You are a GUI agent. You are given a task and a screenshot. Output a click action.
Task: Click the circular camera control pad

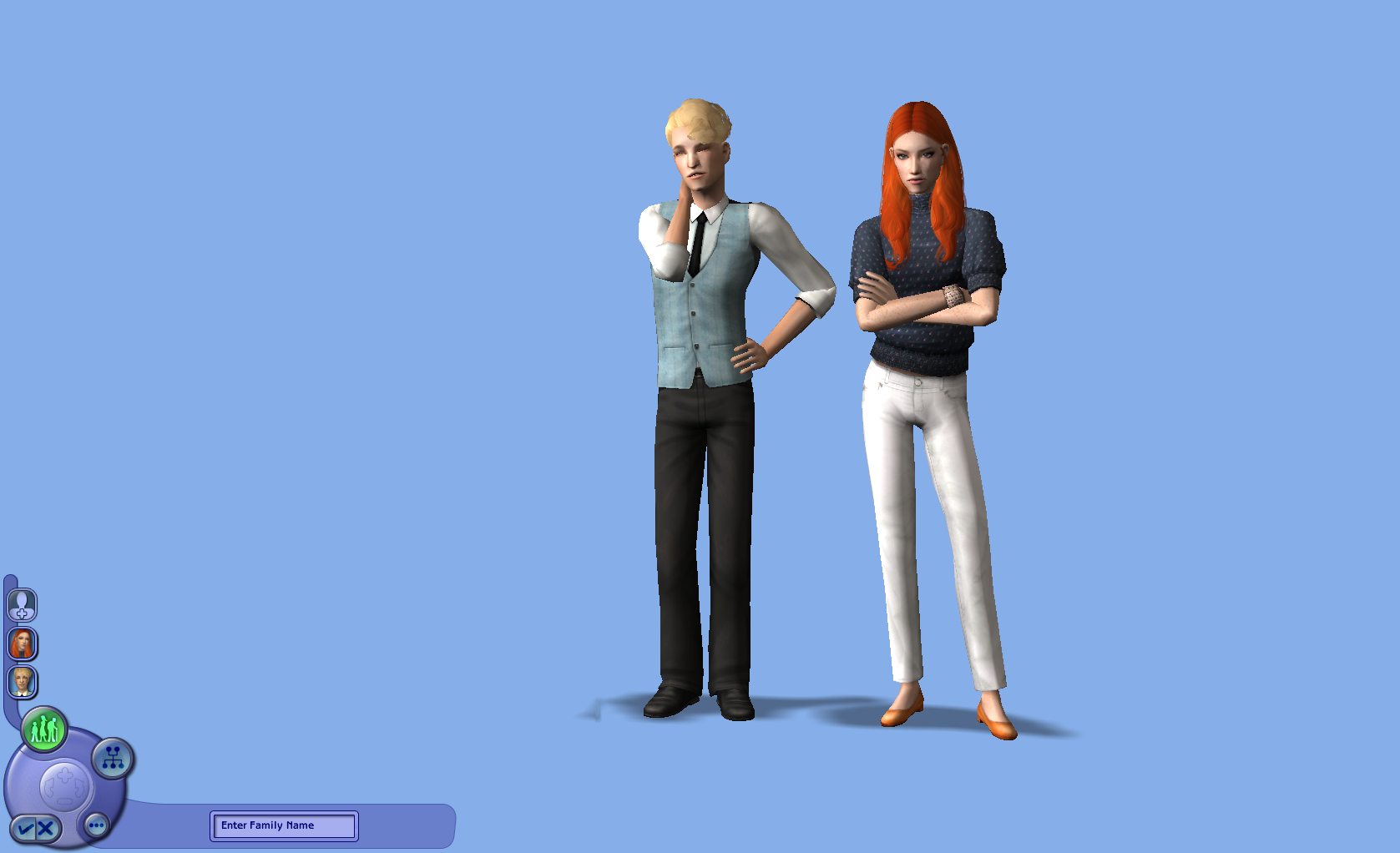66,785
